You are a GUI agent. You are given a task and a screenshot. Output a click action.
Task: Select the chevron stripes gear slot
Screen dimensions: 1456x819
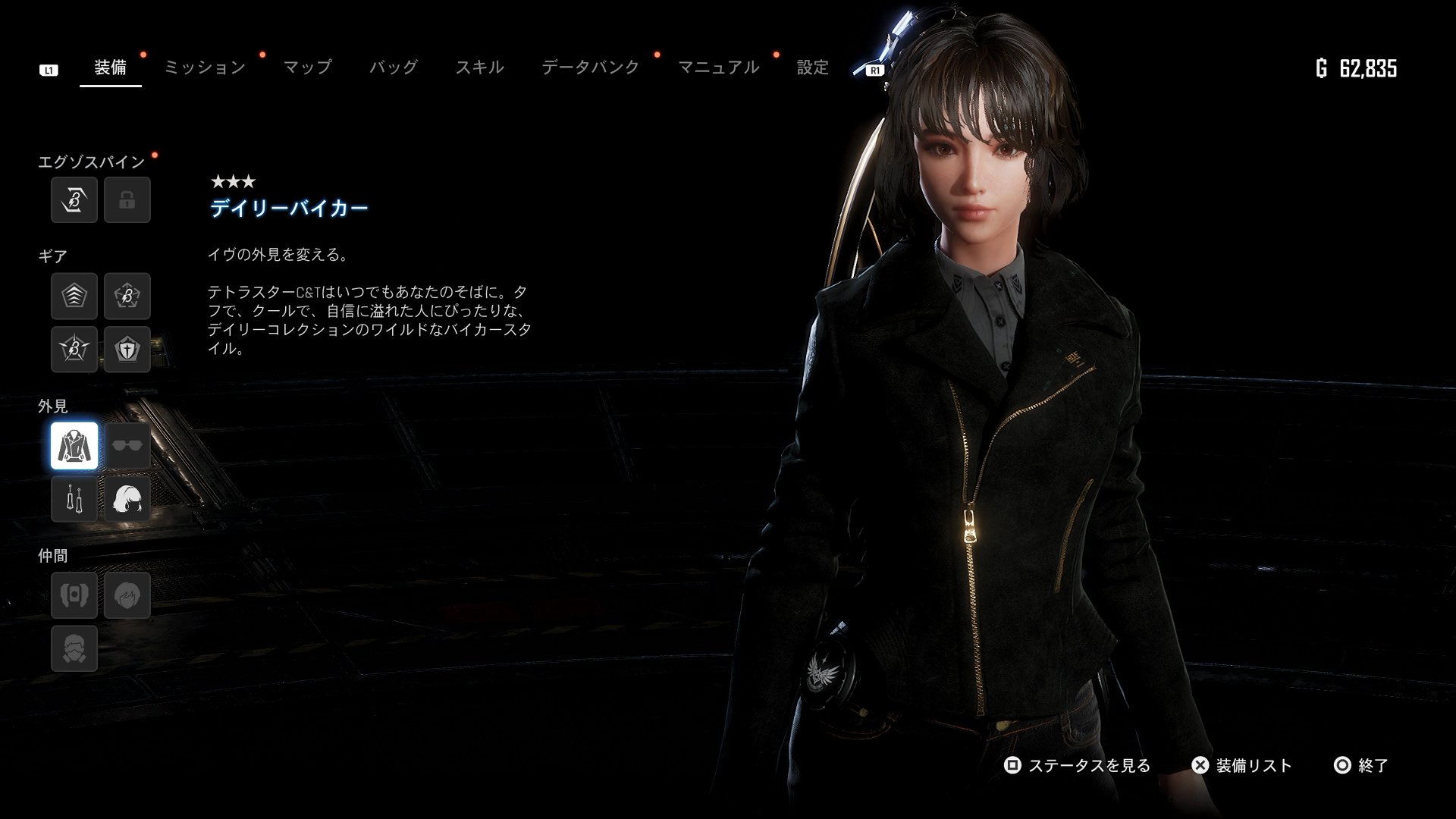click(x=74, y=296)
